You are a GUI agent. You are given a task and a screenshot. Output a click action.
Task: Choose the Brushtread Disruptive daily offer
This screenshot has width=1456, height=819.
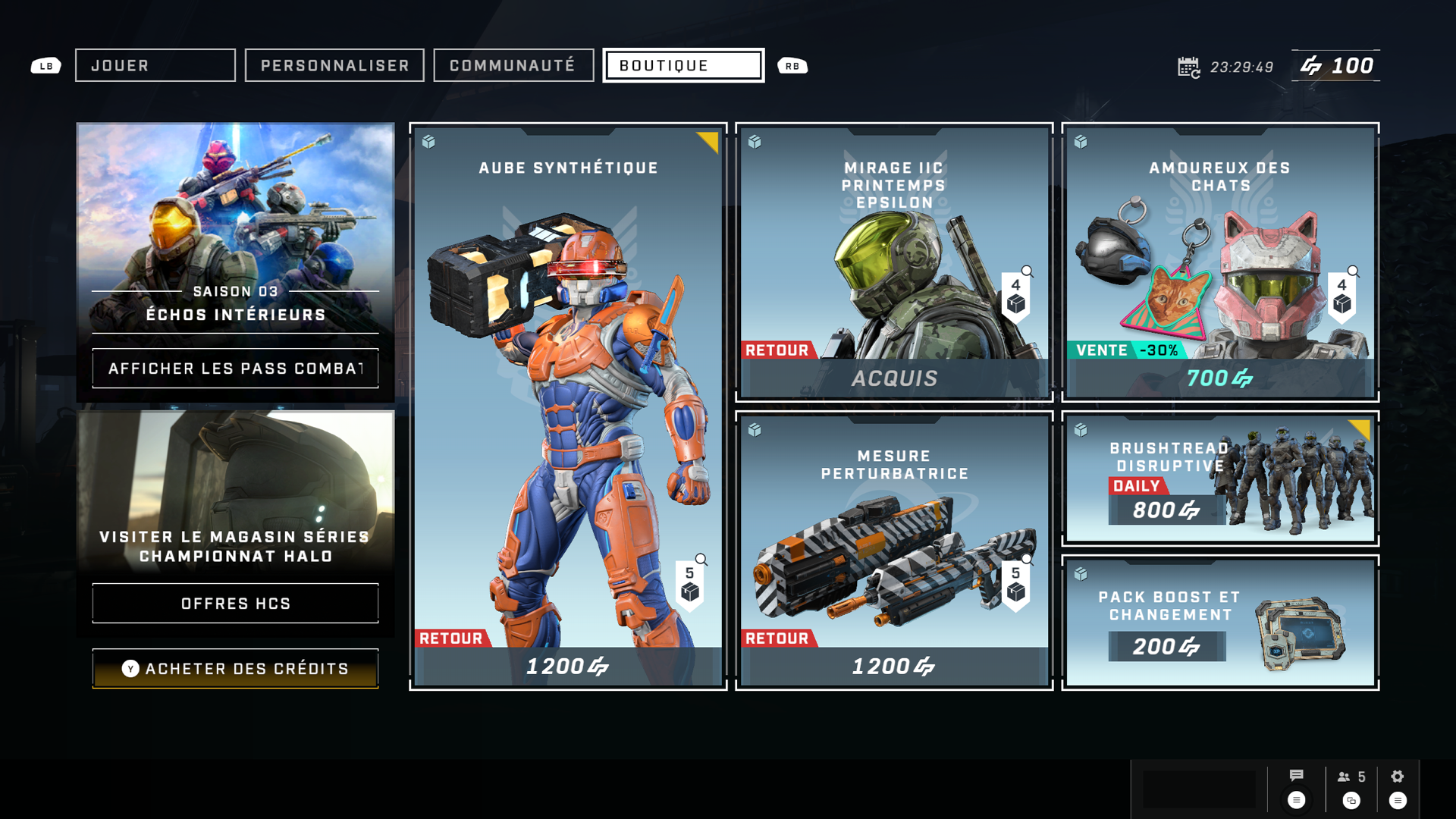coord(1220,479)
